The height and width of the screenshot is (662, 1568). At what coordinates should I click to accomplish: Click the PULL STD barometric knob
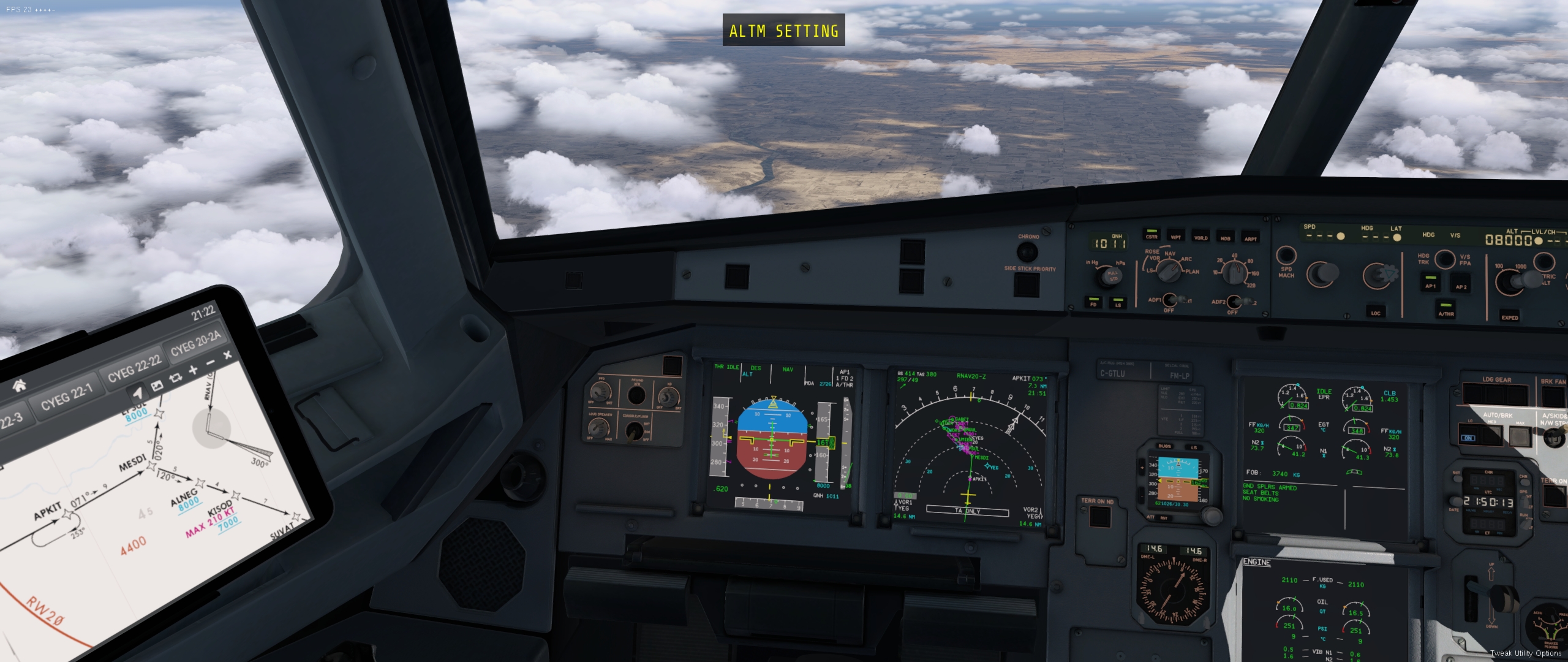pyautogui.click(x=1112, y=277)
